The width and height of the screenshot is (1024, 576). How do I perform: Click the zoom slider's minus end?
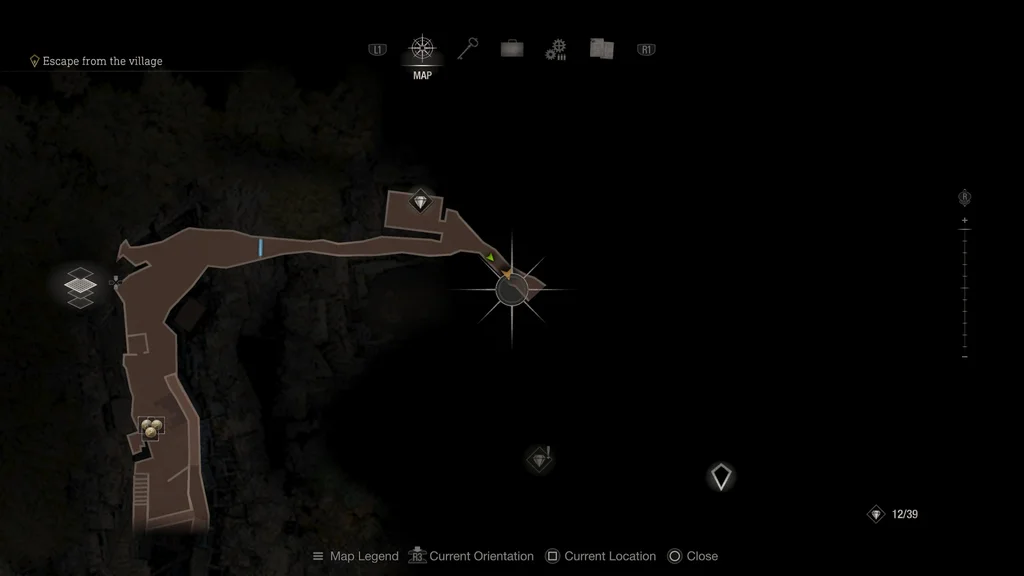click(x=964, y=356)
